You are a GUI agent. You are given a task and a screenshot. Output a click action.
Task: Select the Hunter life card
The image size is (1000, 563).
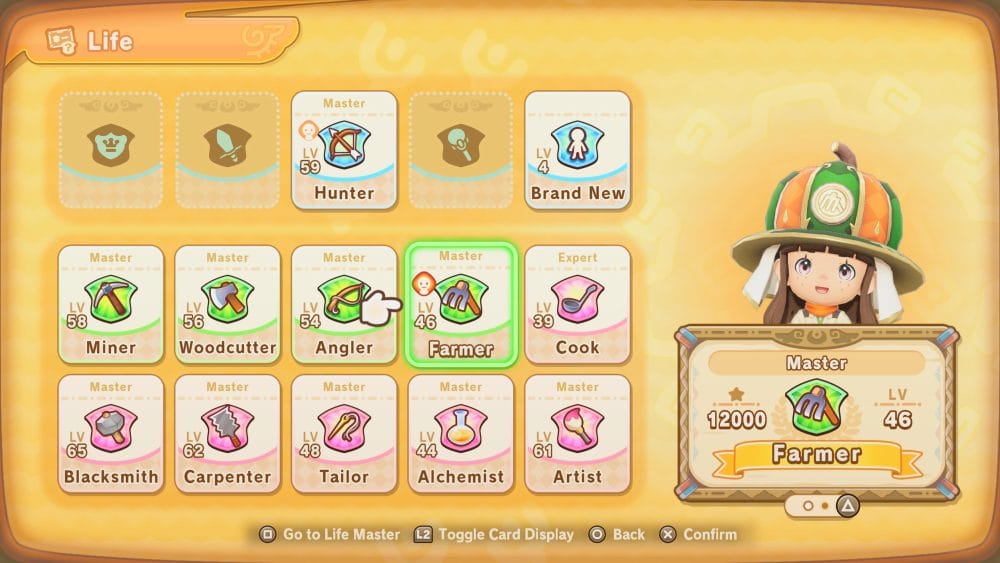[344, 150]
